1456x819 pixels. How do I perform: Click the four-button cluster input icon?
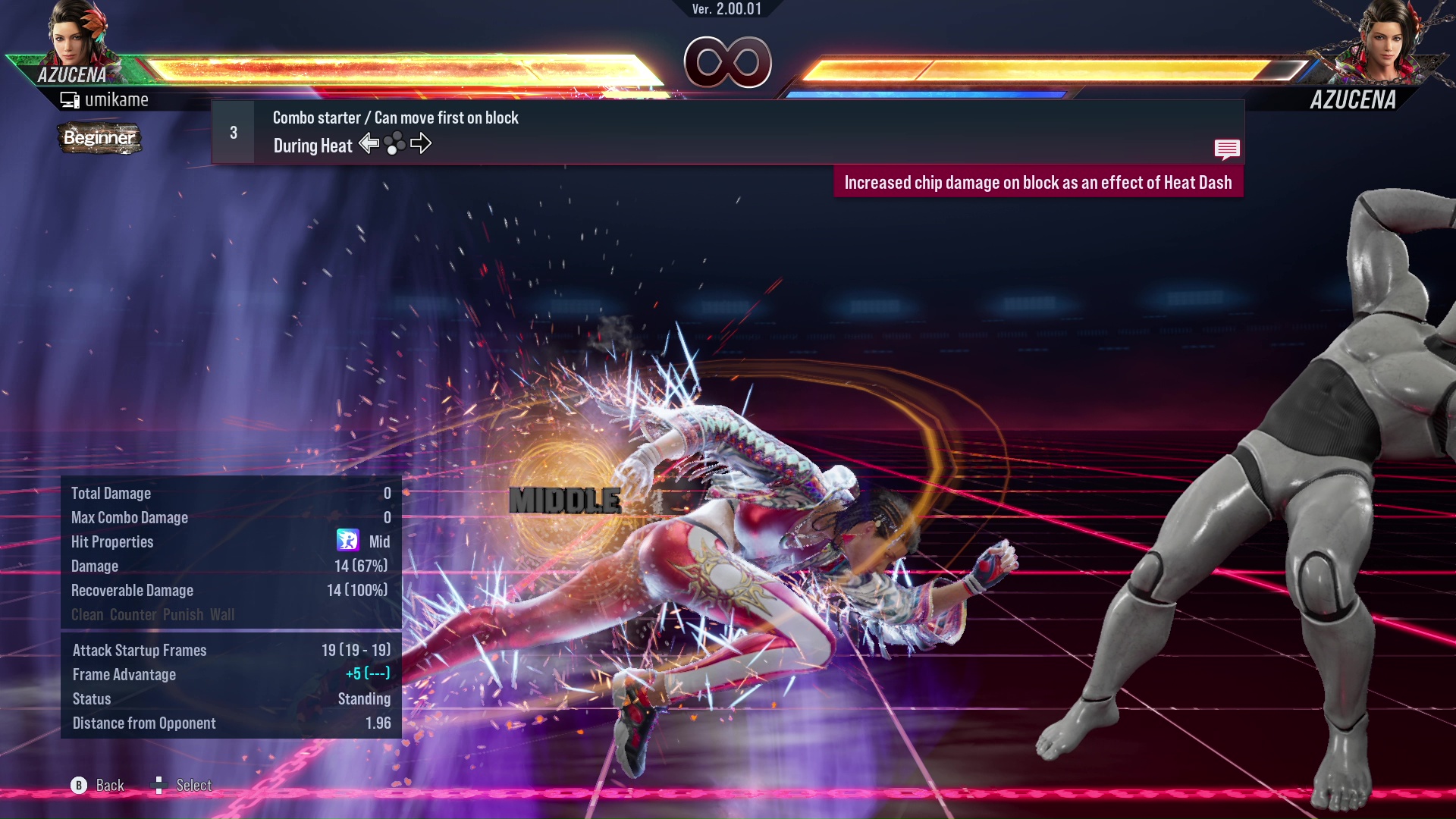(394, 143)
